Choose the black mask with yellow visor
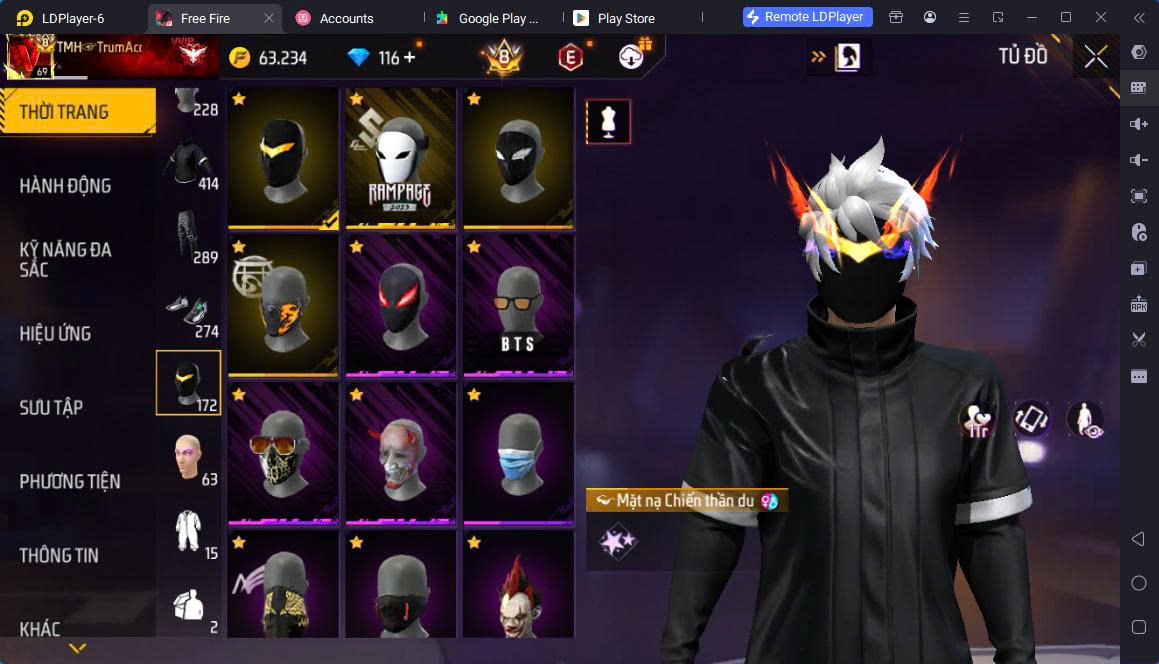Image resolution: width=1159 pixels, height=664 pixels. (x=284, y=157)
